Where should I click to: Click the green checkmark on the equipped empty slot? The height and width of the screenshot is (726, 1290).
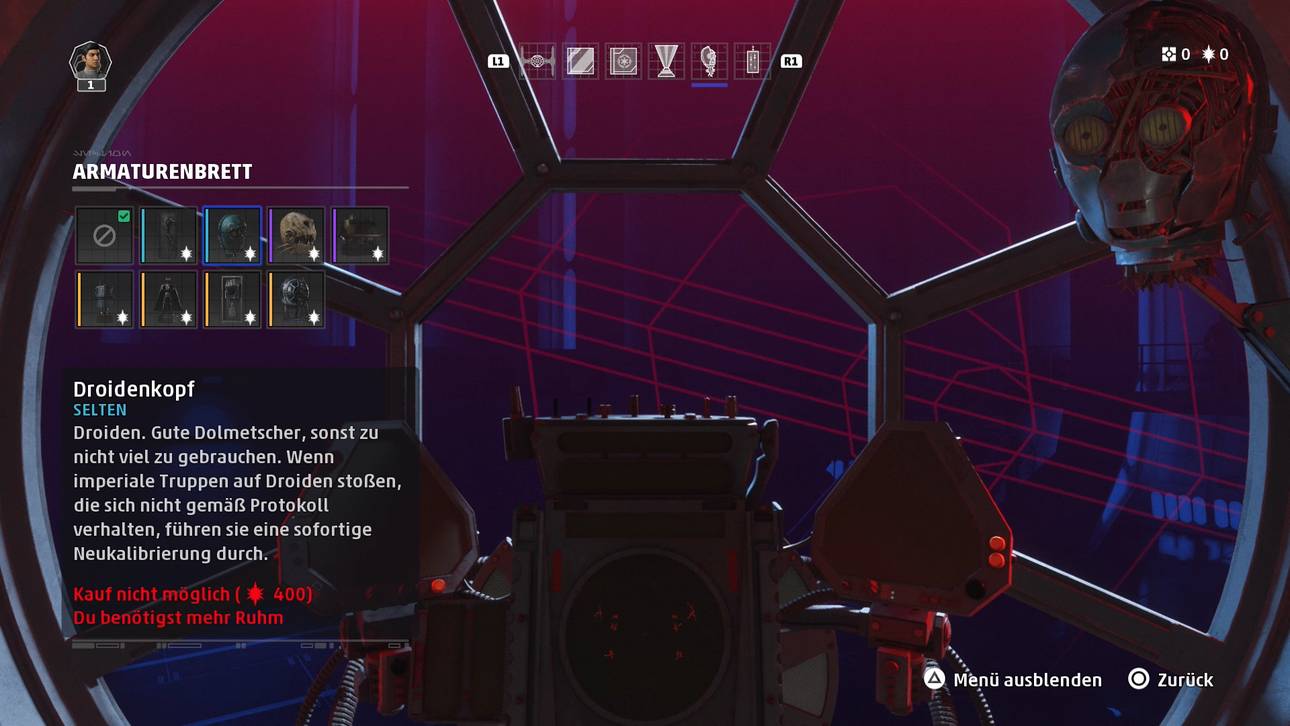pos(122,217)
